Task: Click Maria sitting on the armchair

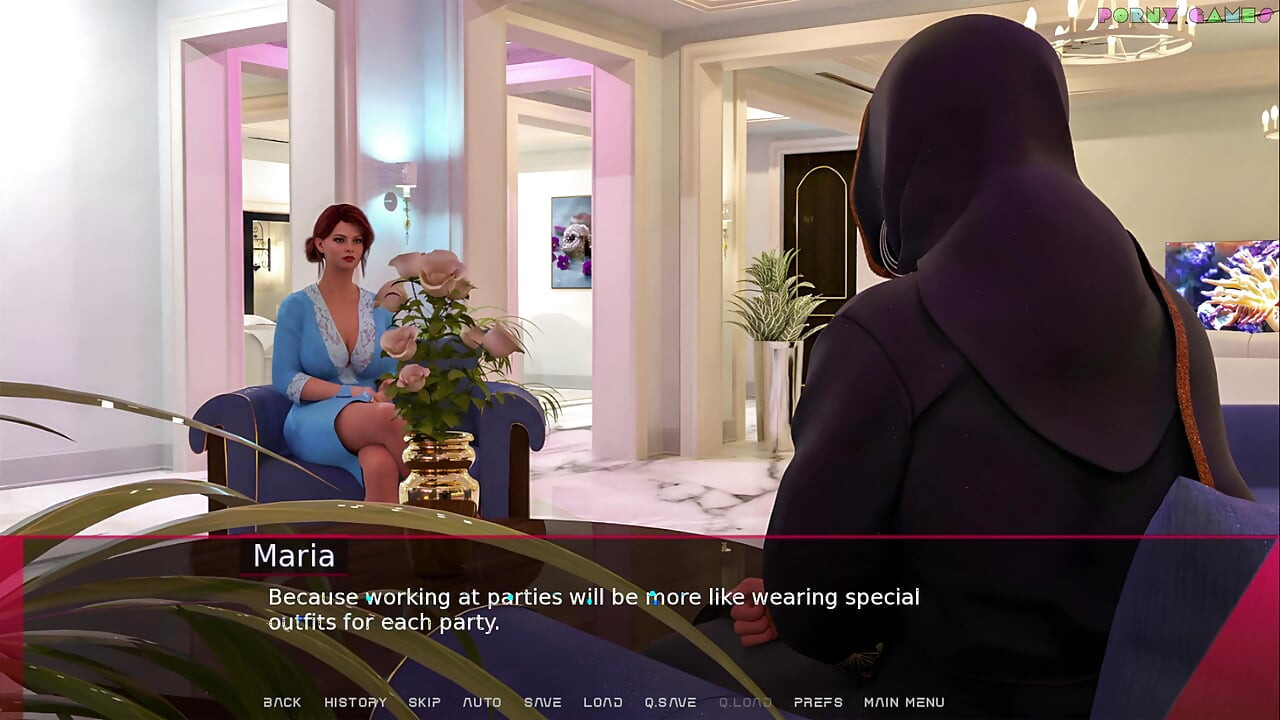Action: coord(340,330)
